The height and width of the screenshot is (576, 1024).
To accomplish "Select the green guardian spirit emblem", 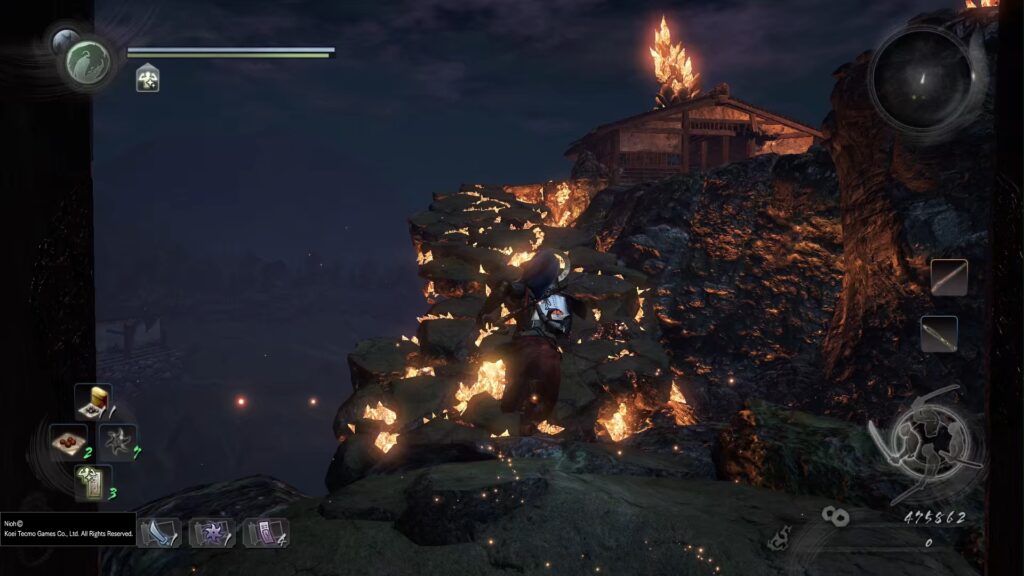I will pos(87,63).
